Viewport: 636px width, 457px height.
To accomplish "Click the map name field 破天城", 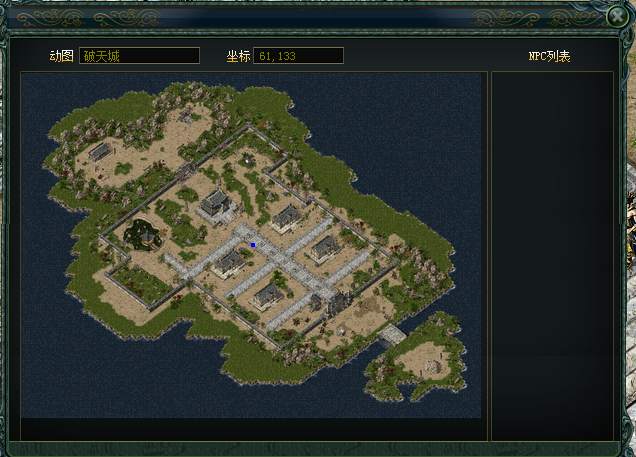I will tap(139, 56).
